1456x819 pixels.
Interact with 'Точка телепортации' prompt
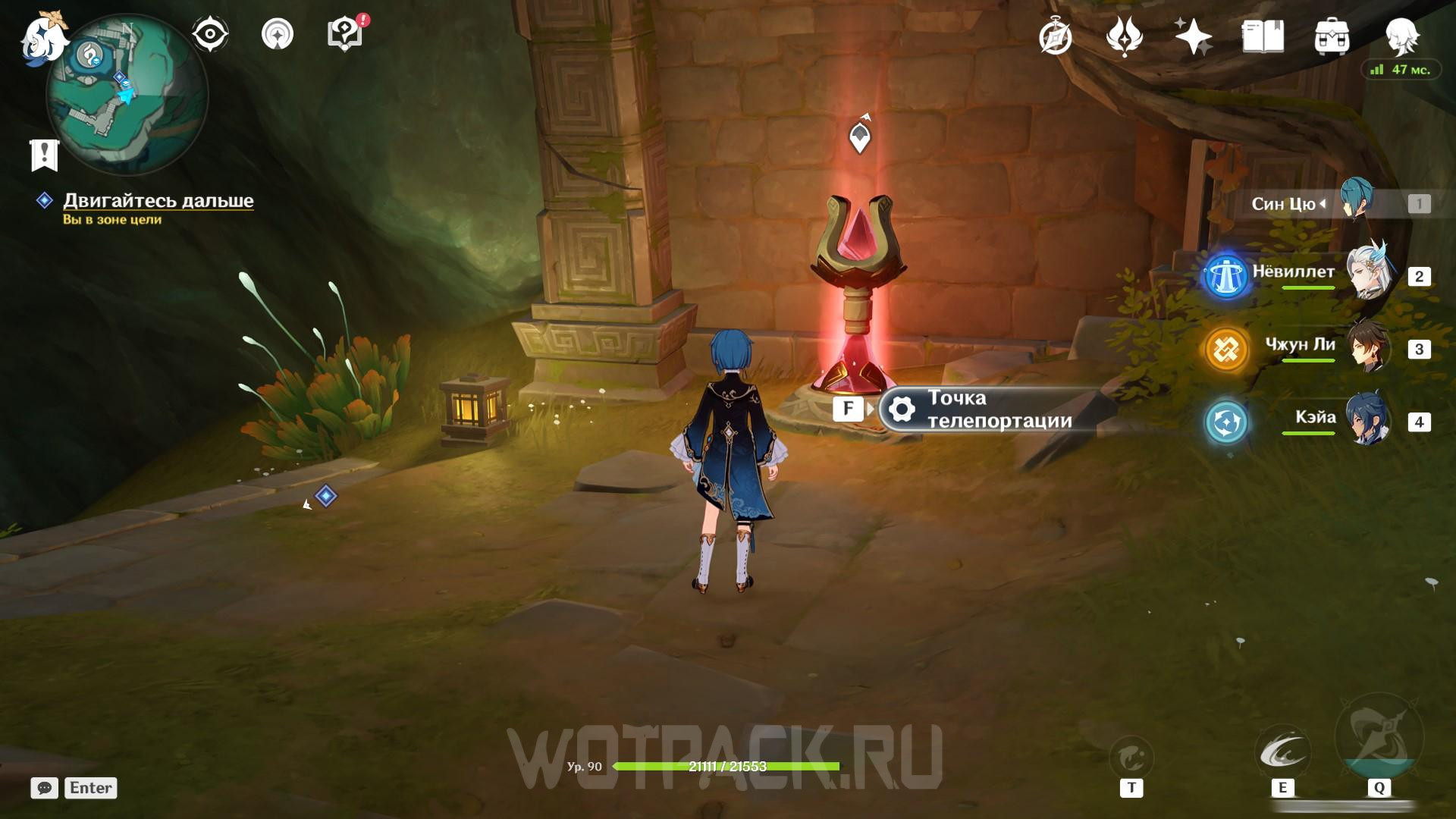(998, 409)
